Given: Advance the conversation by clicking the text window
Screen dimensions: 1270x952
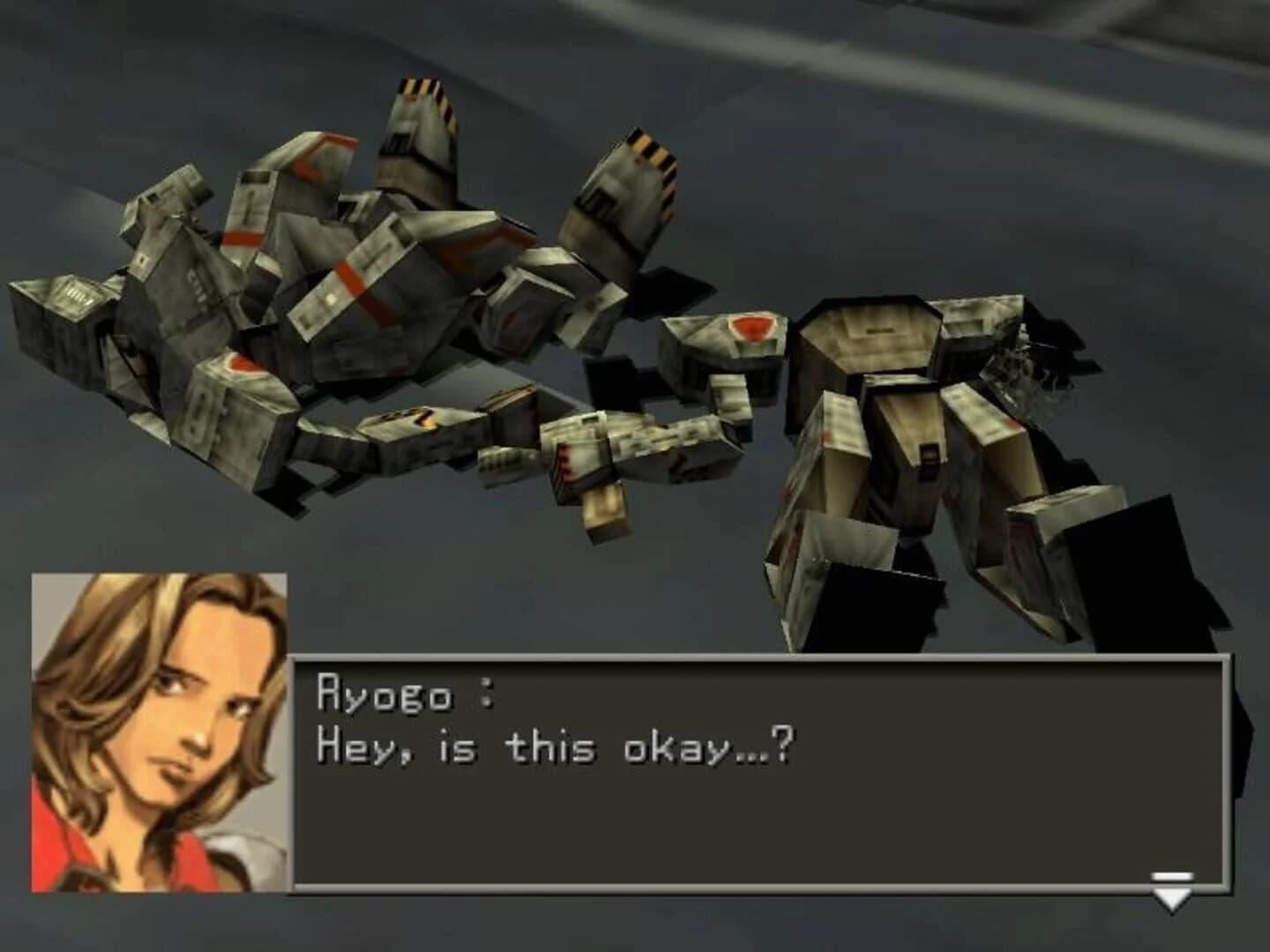Looking at the screenshot, I should [758, 776].
